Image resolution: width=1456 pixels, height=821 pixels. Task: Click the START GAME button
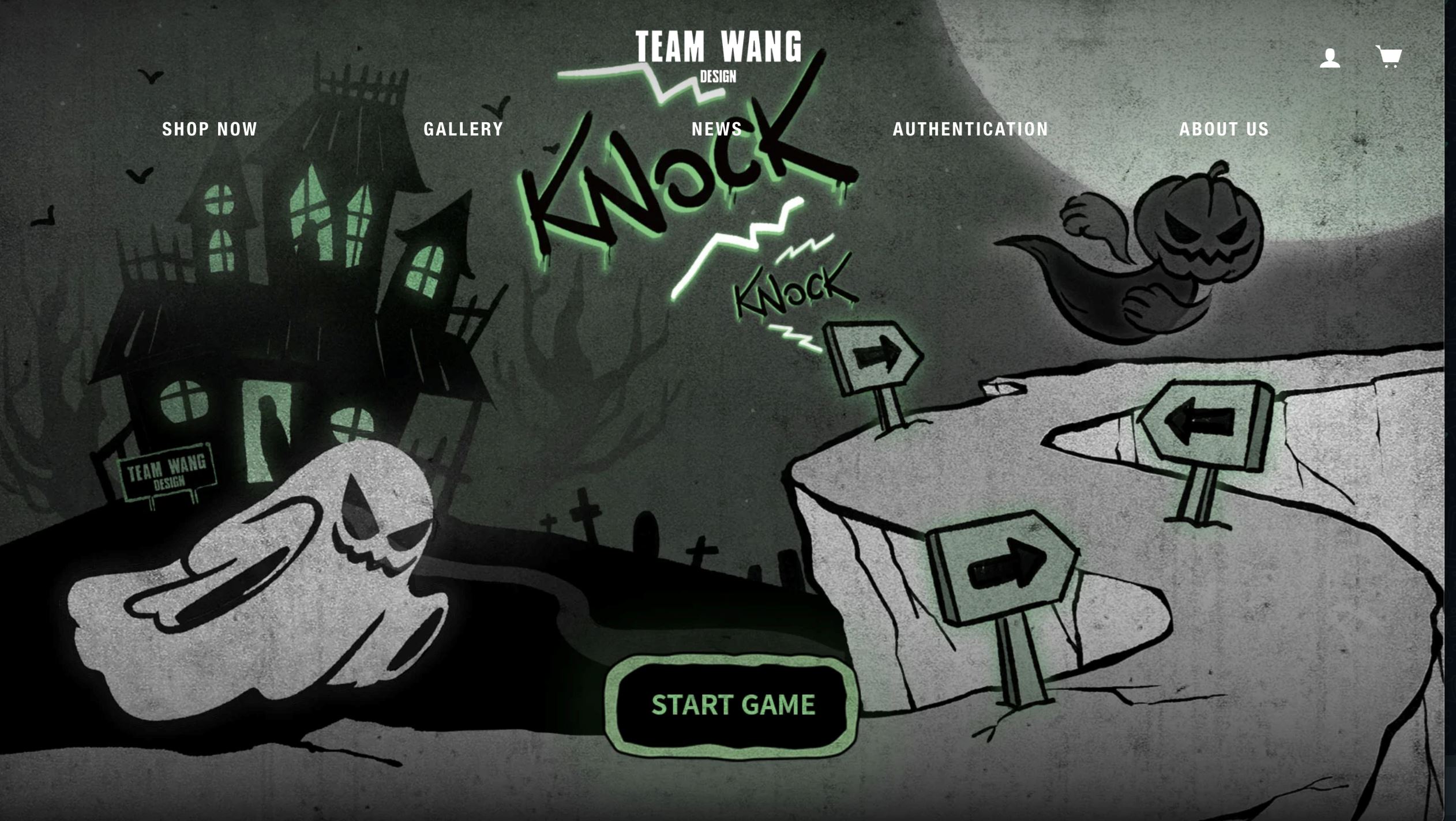(733, 705)
